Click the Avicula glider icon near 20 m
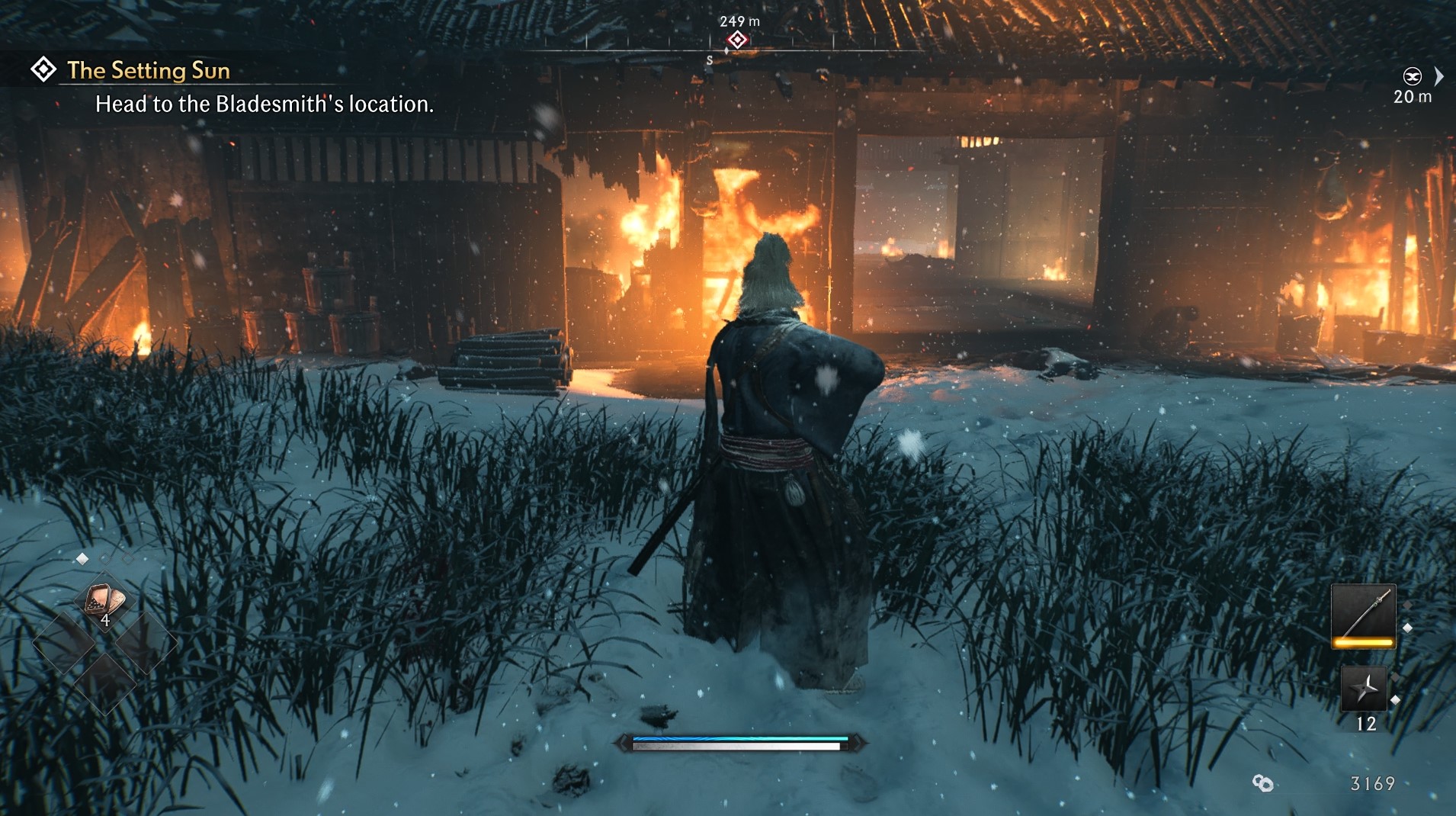Screen dimensions: 1456x816 [1413, 76]
